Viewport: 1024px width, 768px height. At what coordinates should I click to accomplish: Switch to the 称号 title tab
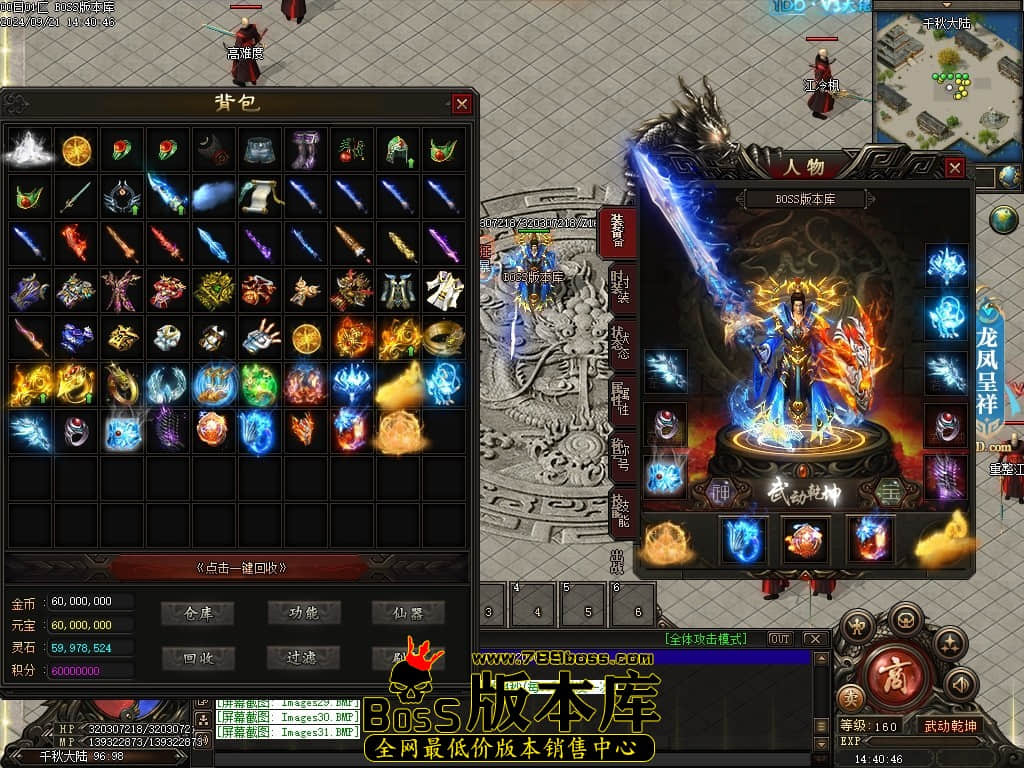click(x=621, y=457)
